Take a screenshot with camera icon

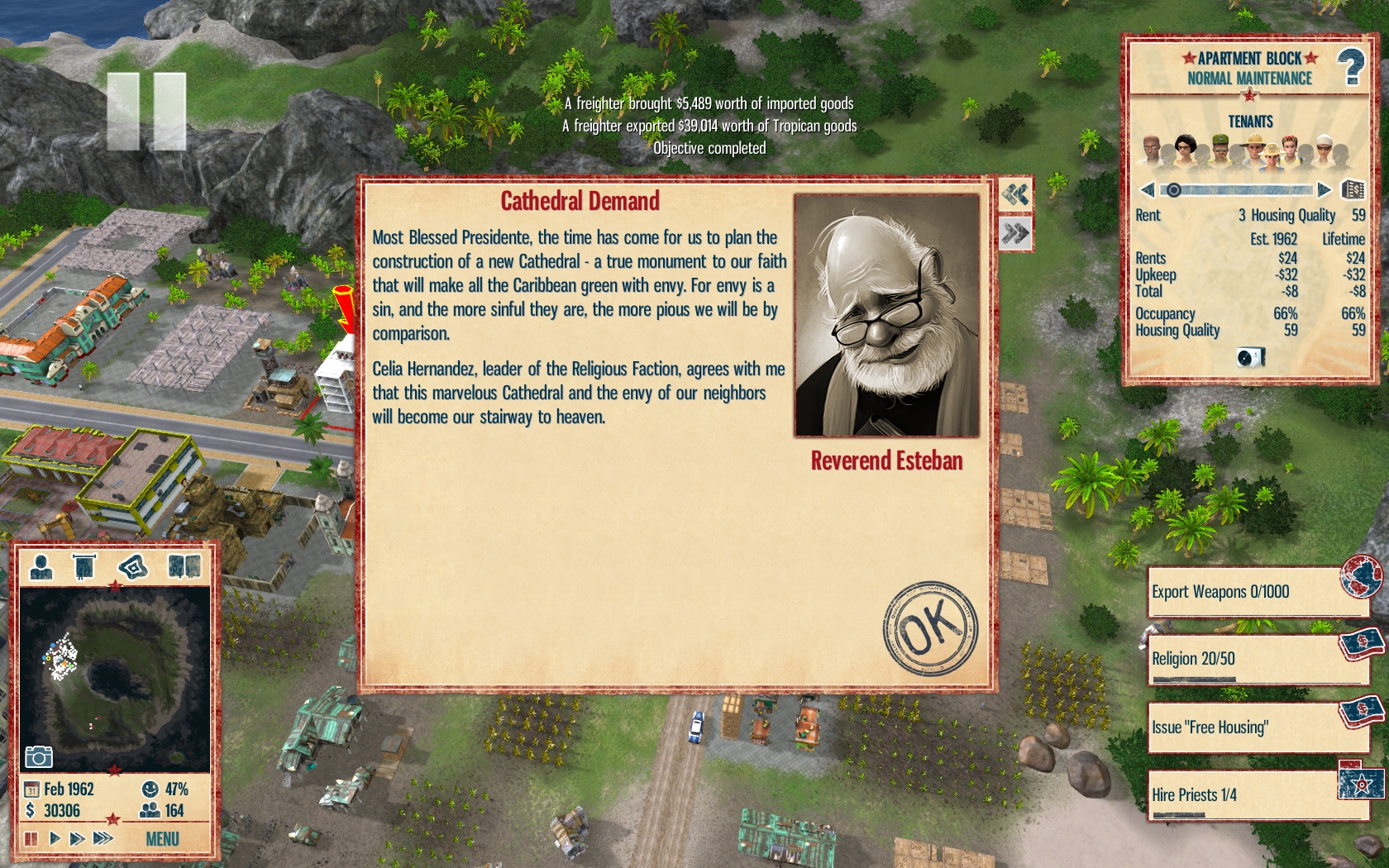coord(39,756)
